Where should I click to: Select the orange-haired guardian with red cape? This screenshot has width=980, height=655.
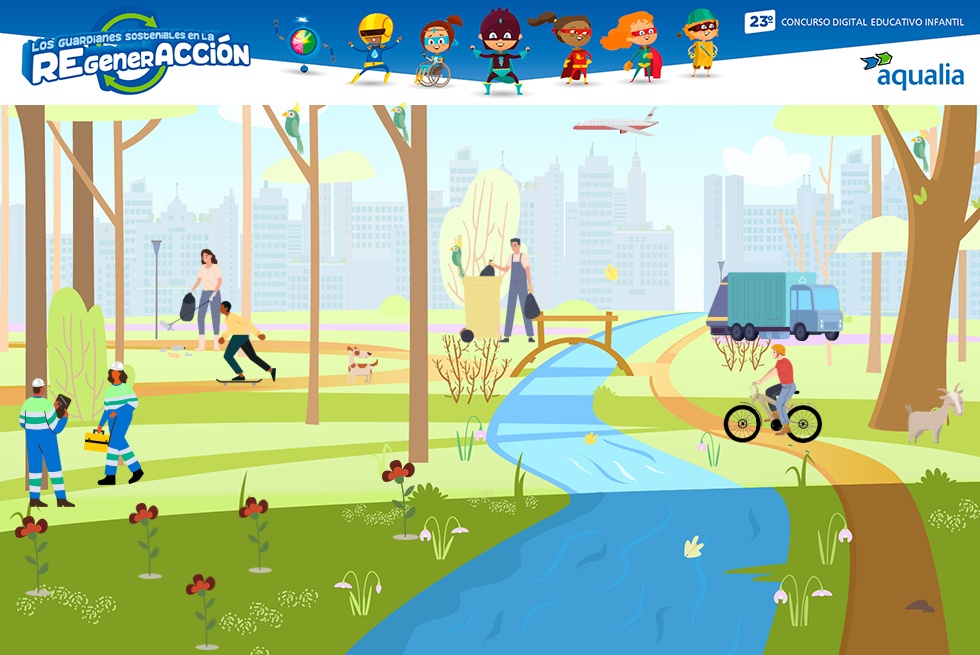[x=636, y=47]
